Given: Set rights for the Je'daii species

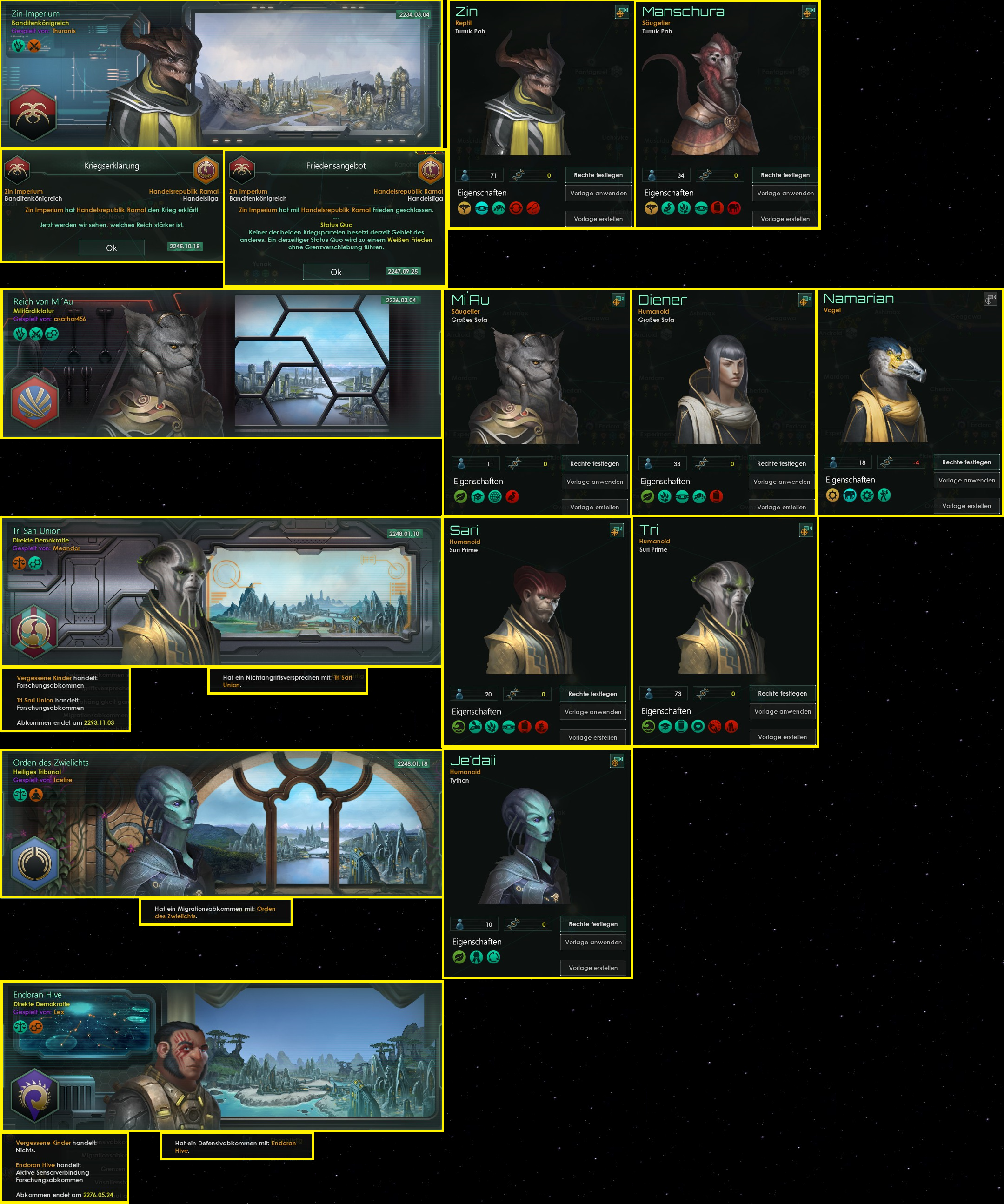Looking at the screenshot, I should 593,924.
